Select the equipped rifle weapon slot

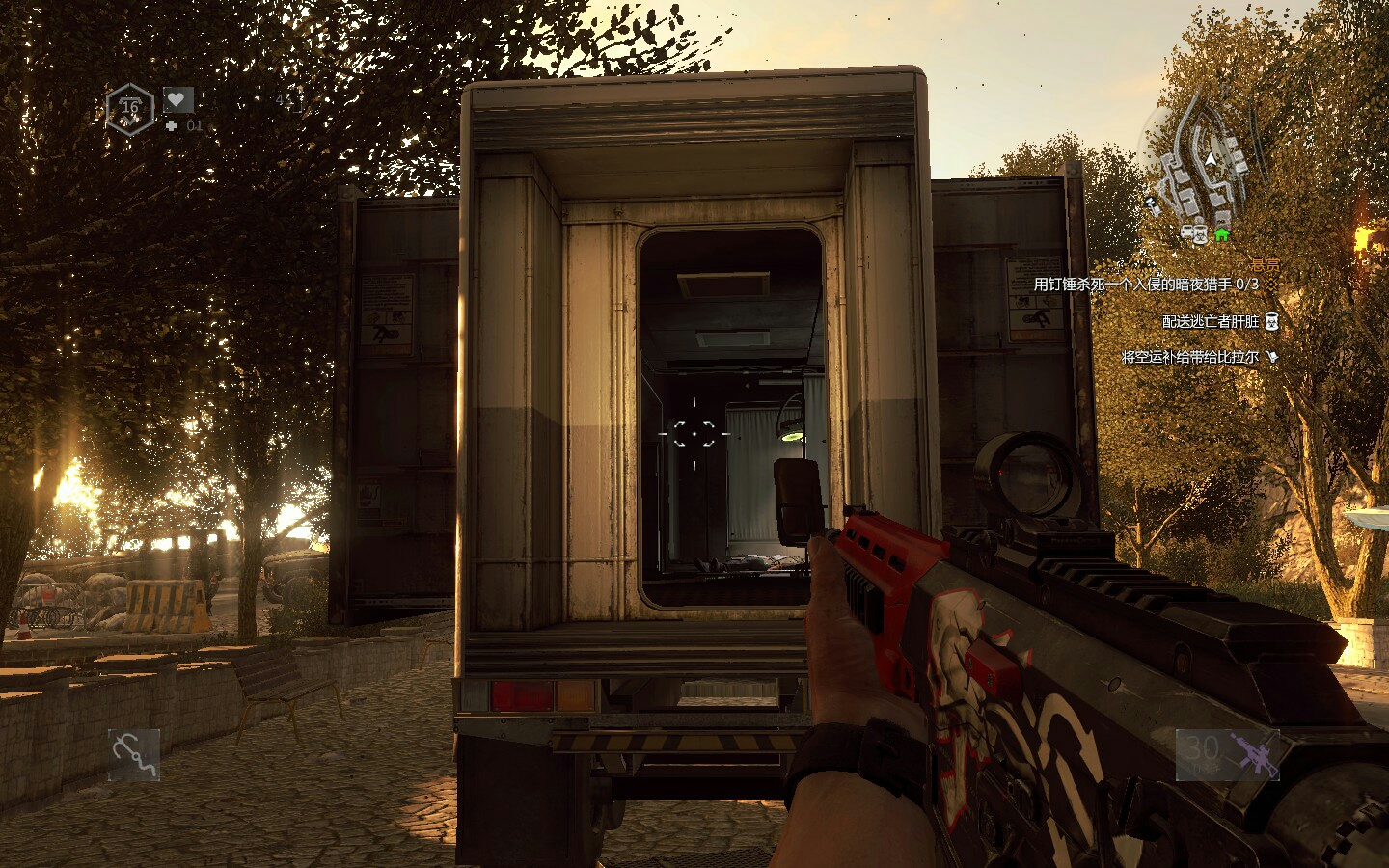[1227, 753]
